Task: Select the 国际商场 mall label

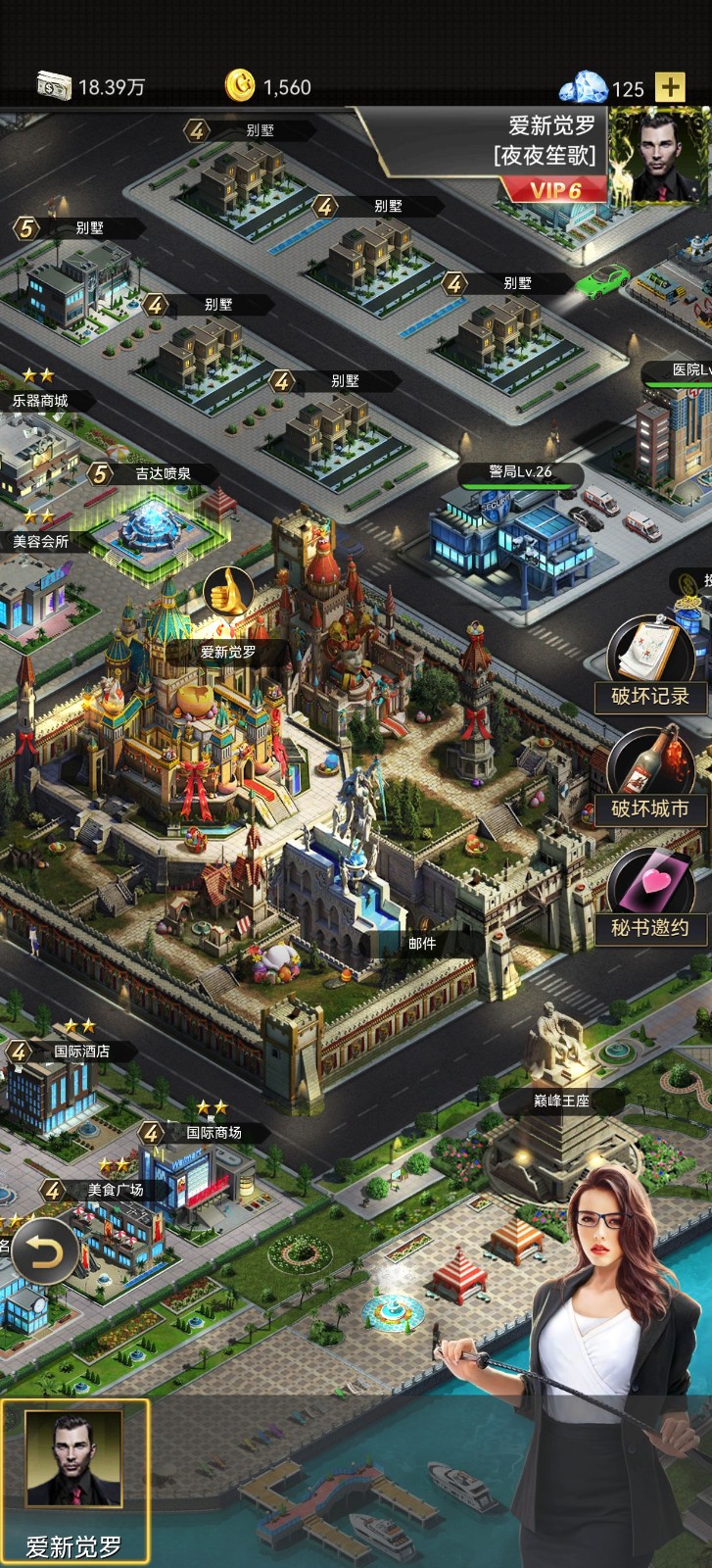Action: coord(214,1133)
